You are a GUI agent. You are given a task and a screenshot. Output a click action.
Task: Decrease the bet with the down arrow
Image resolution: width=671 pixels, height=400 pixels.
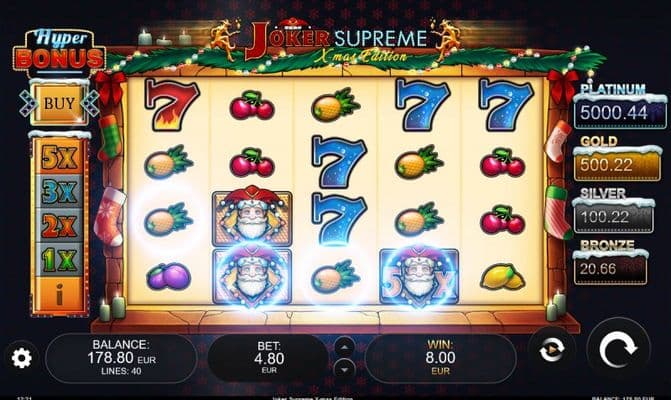pos(343,368)
